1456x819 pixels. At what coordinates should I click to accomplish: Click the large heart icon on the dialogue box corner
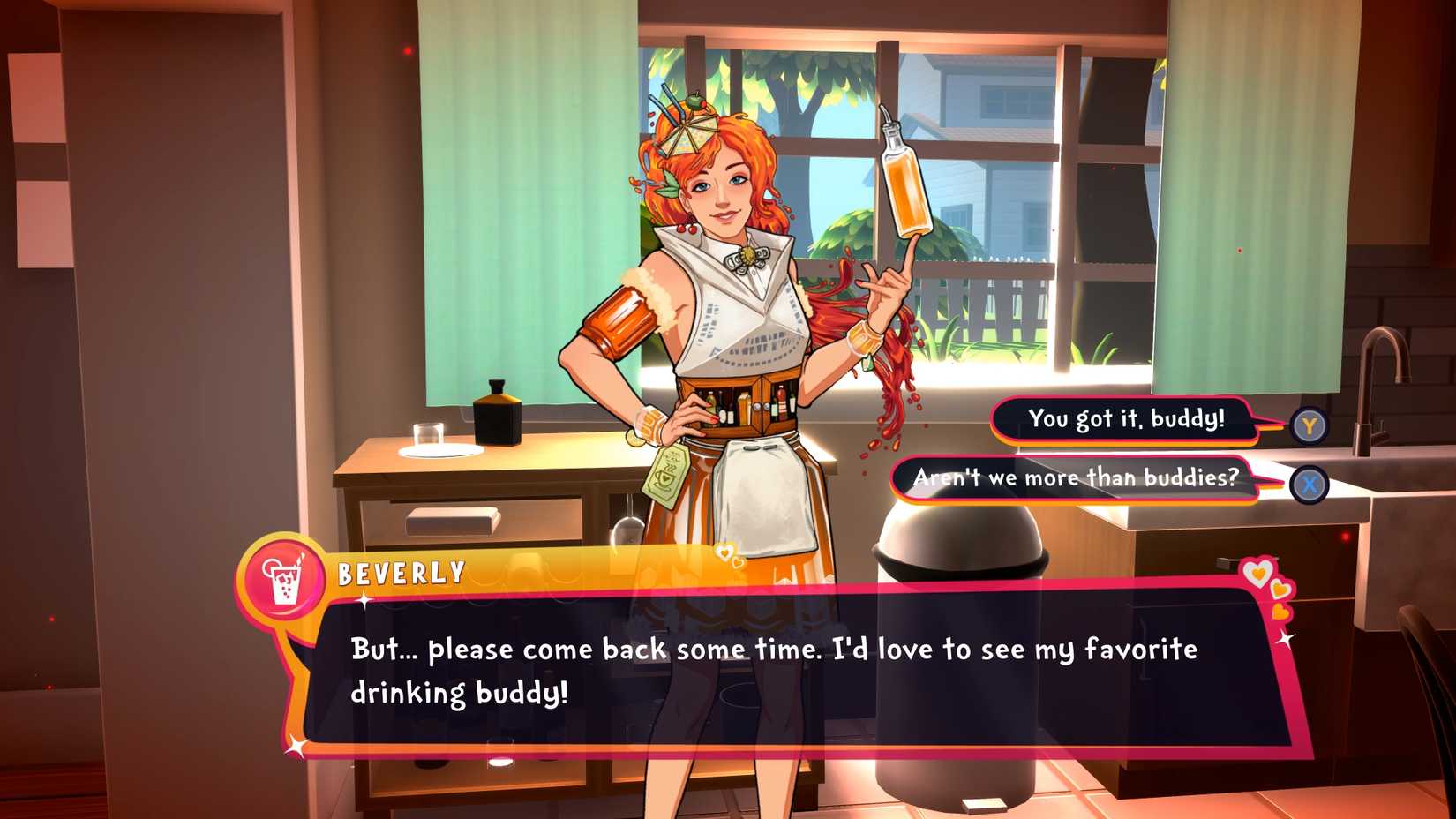tap(1259, 574)
